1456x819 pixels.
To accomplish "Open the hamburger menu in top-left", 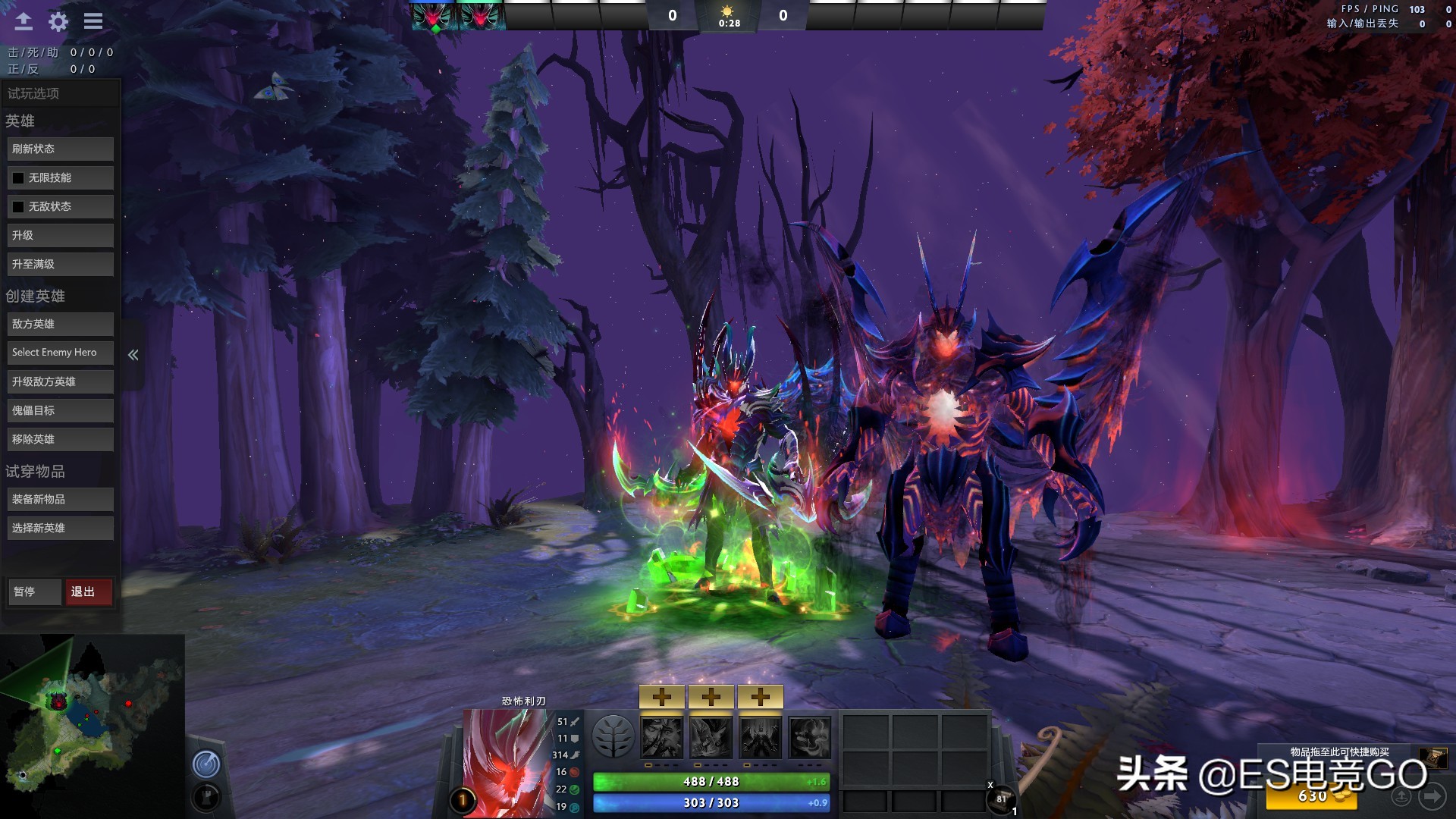I will coord(93,22).
